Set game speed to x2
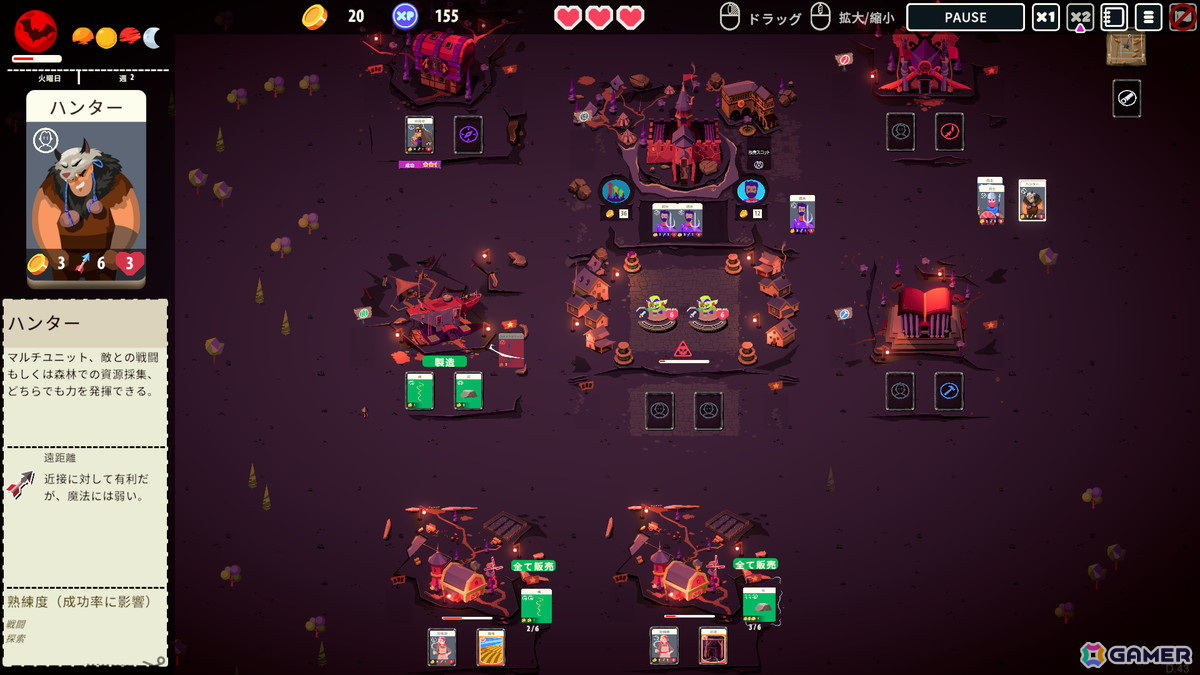Image resolution: width=1200 pixels, height=675 pixels. (x=1080, y=17)
